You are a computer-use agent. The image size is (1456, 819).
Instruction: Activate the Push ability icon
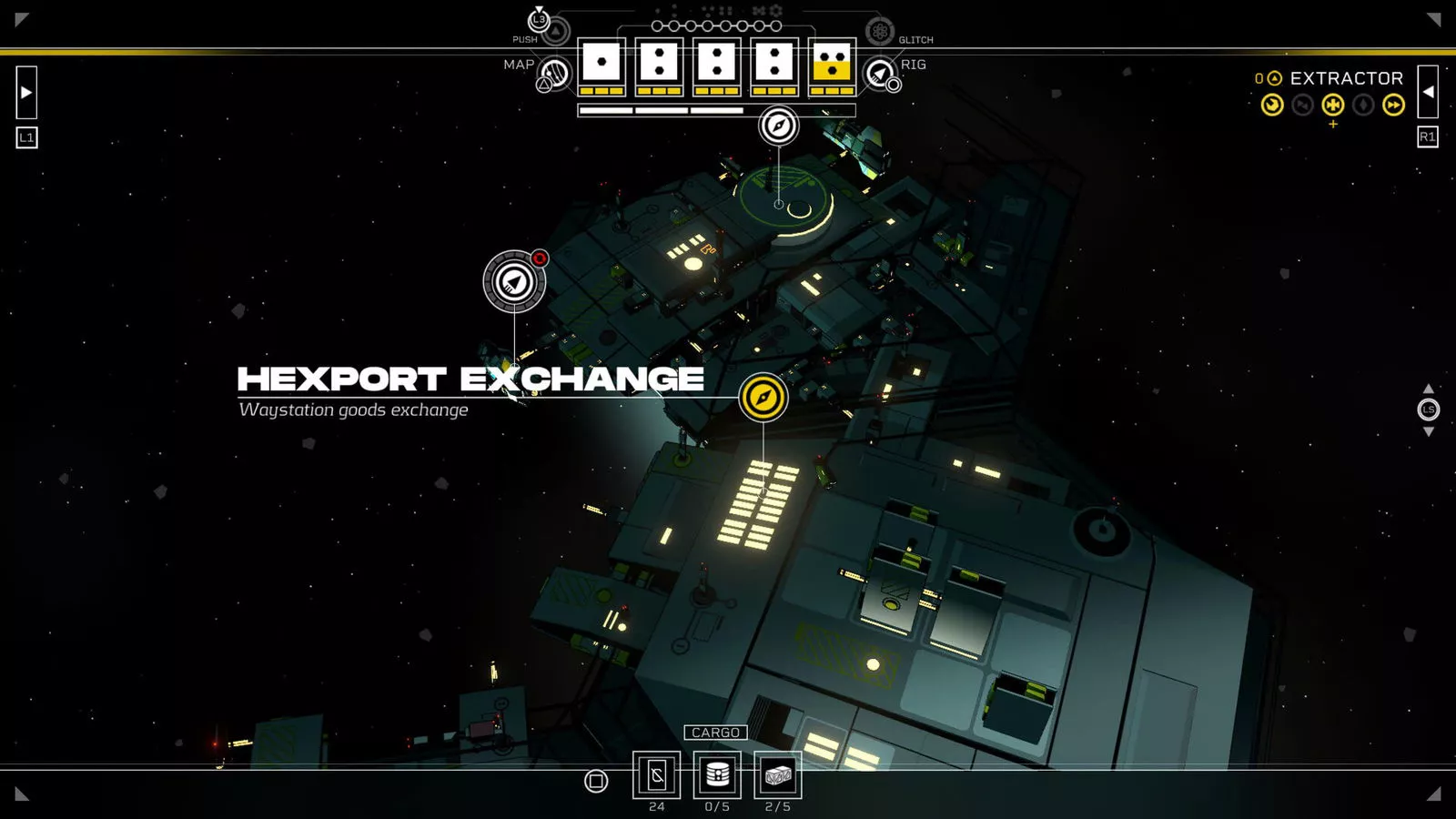[555, 31]
